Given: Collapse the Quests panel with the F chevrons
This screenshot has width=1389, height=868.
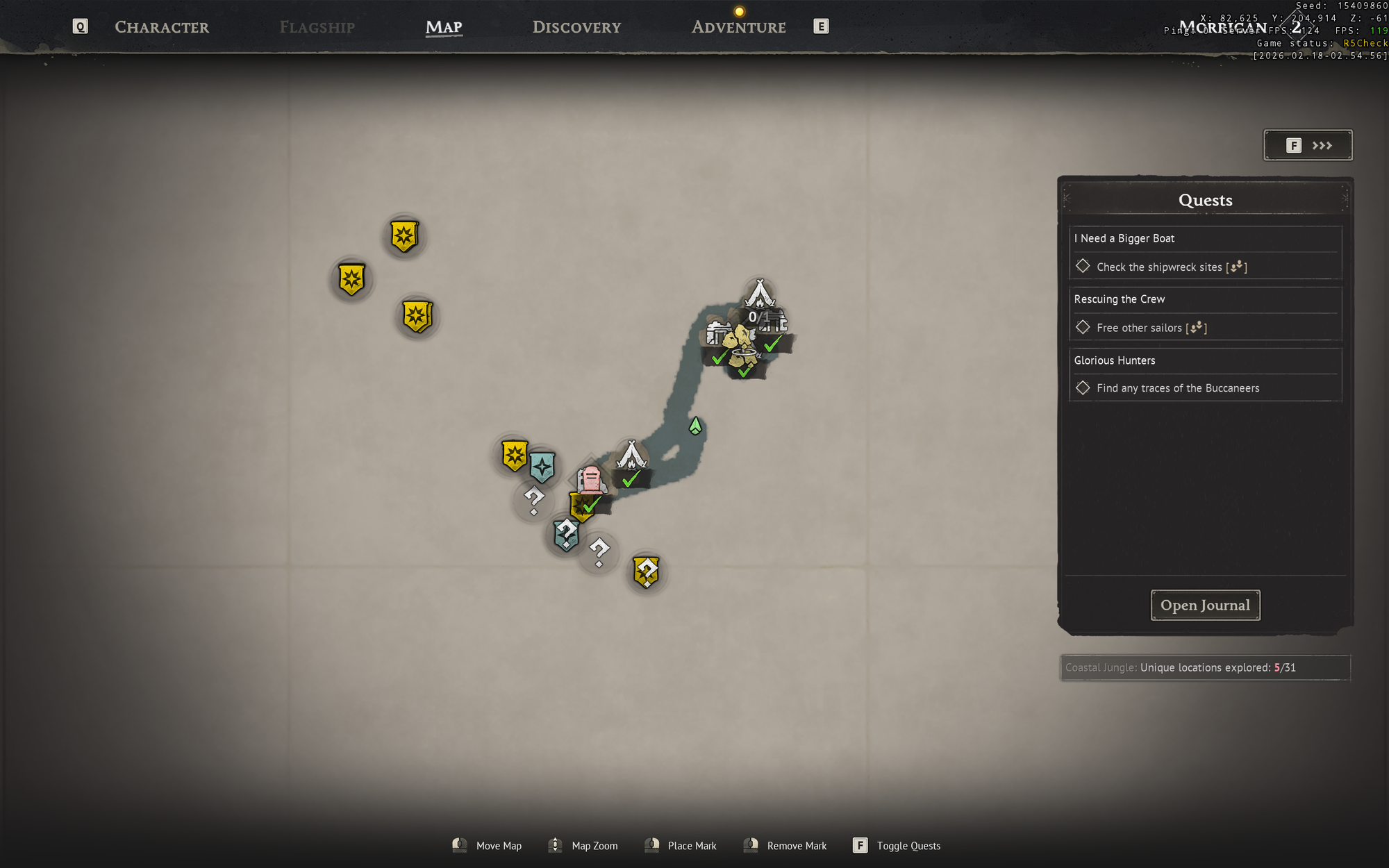Looking at the screenshot, I should point(1308,145).
